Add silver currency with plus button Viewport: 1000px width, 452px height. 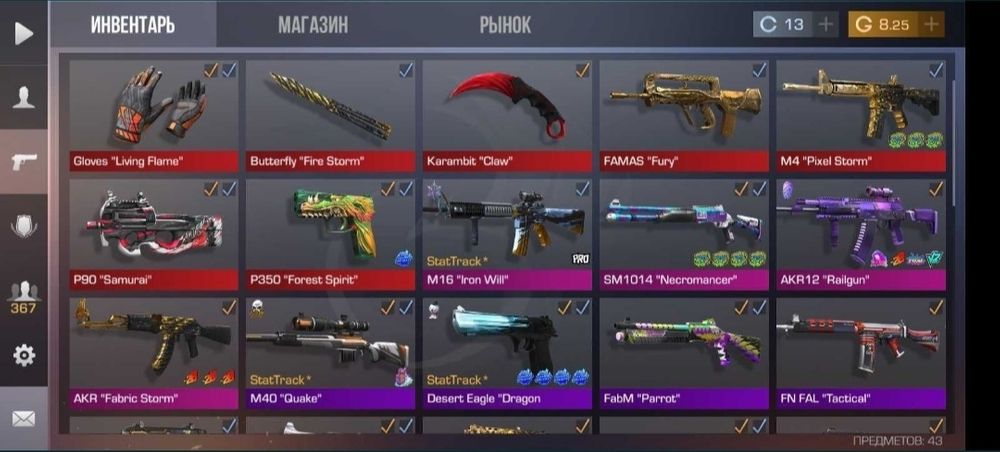click(826, 25)
